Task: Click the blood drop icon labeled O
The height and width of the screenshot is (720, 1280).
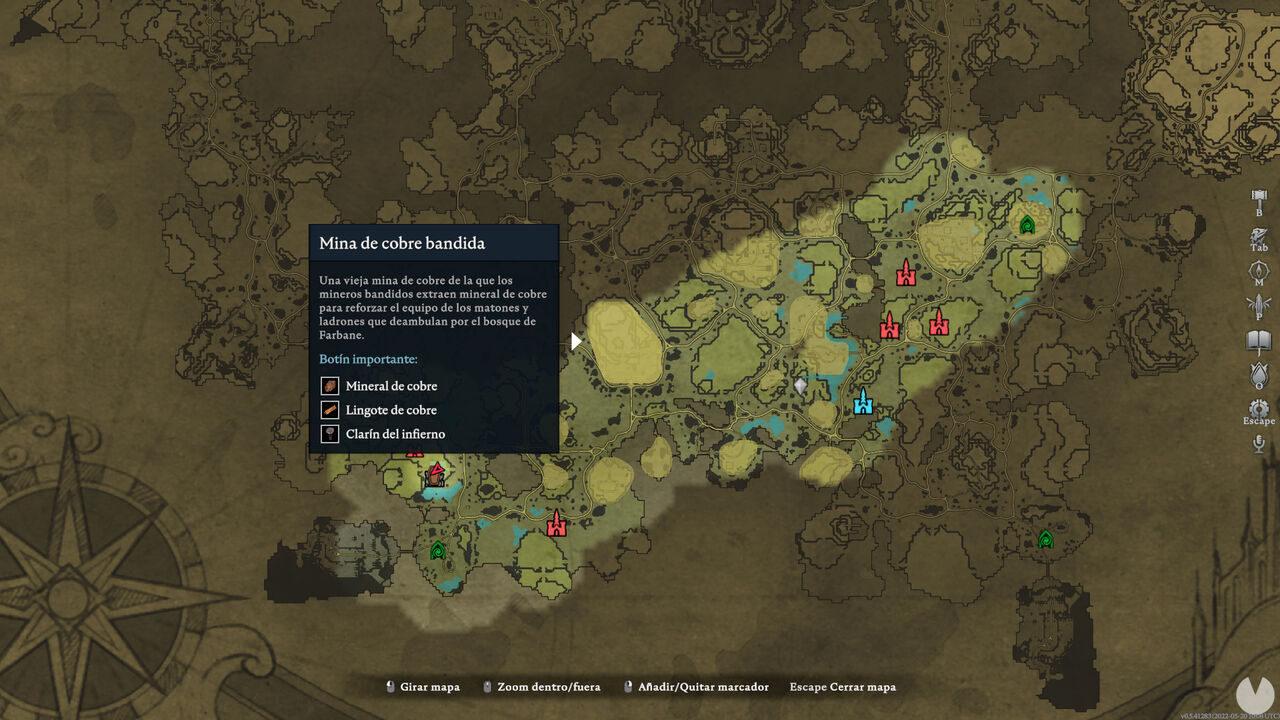Action: [x=1258, y=376]
